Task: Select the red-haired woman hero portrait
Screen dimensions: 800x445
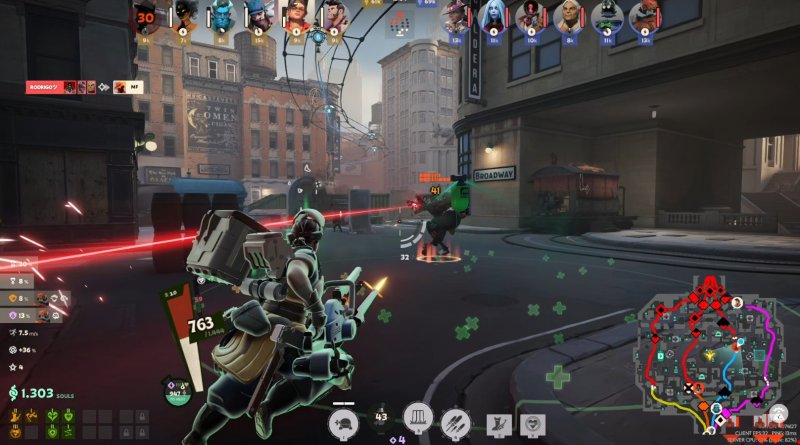Action: pos(296,17)
